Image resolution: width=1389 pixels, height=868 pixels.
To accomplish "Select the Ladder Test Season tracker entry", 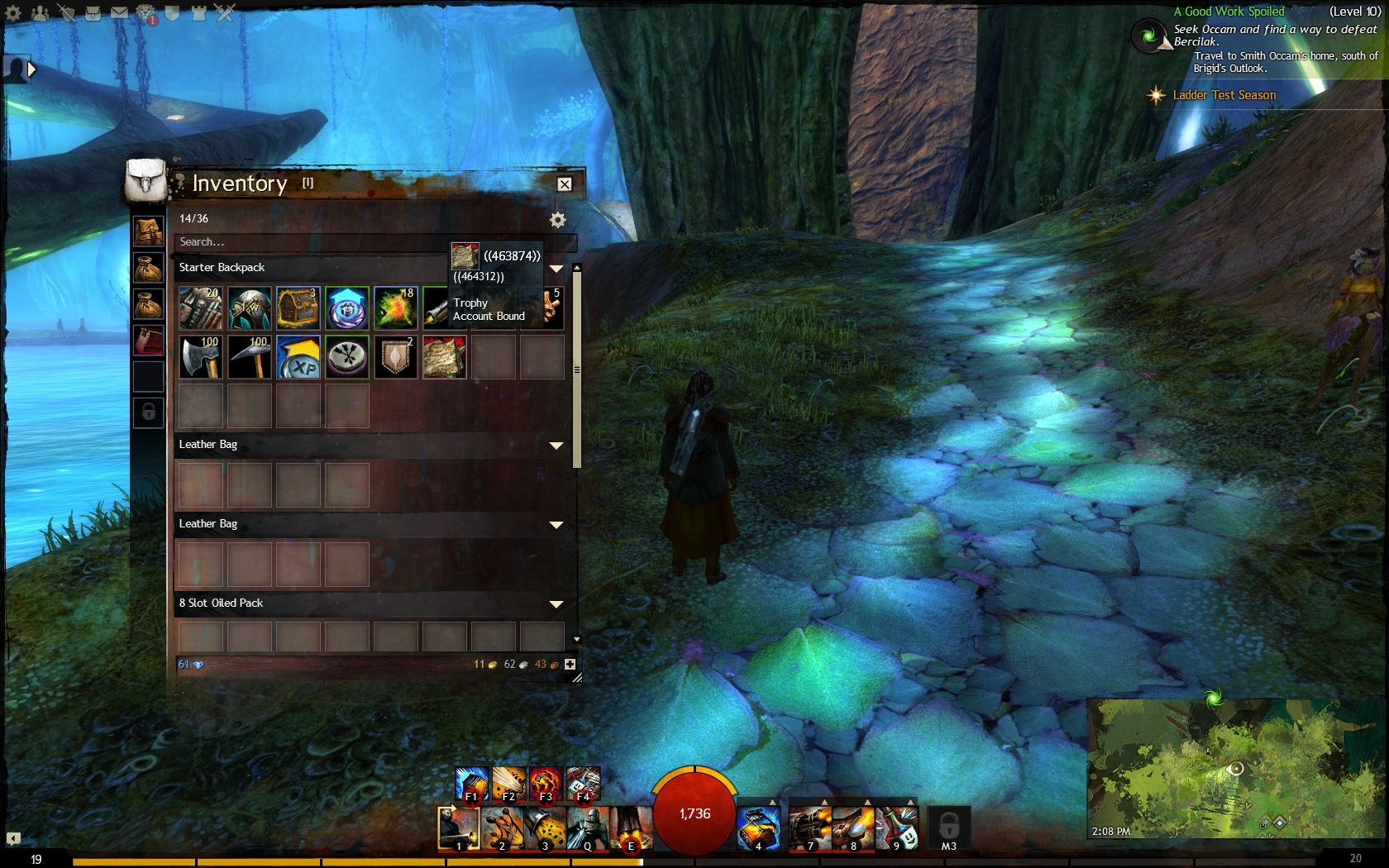I will tap(1224, 95).
